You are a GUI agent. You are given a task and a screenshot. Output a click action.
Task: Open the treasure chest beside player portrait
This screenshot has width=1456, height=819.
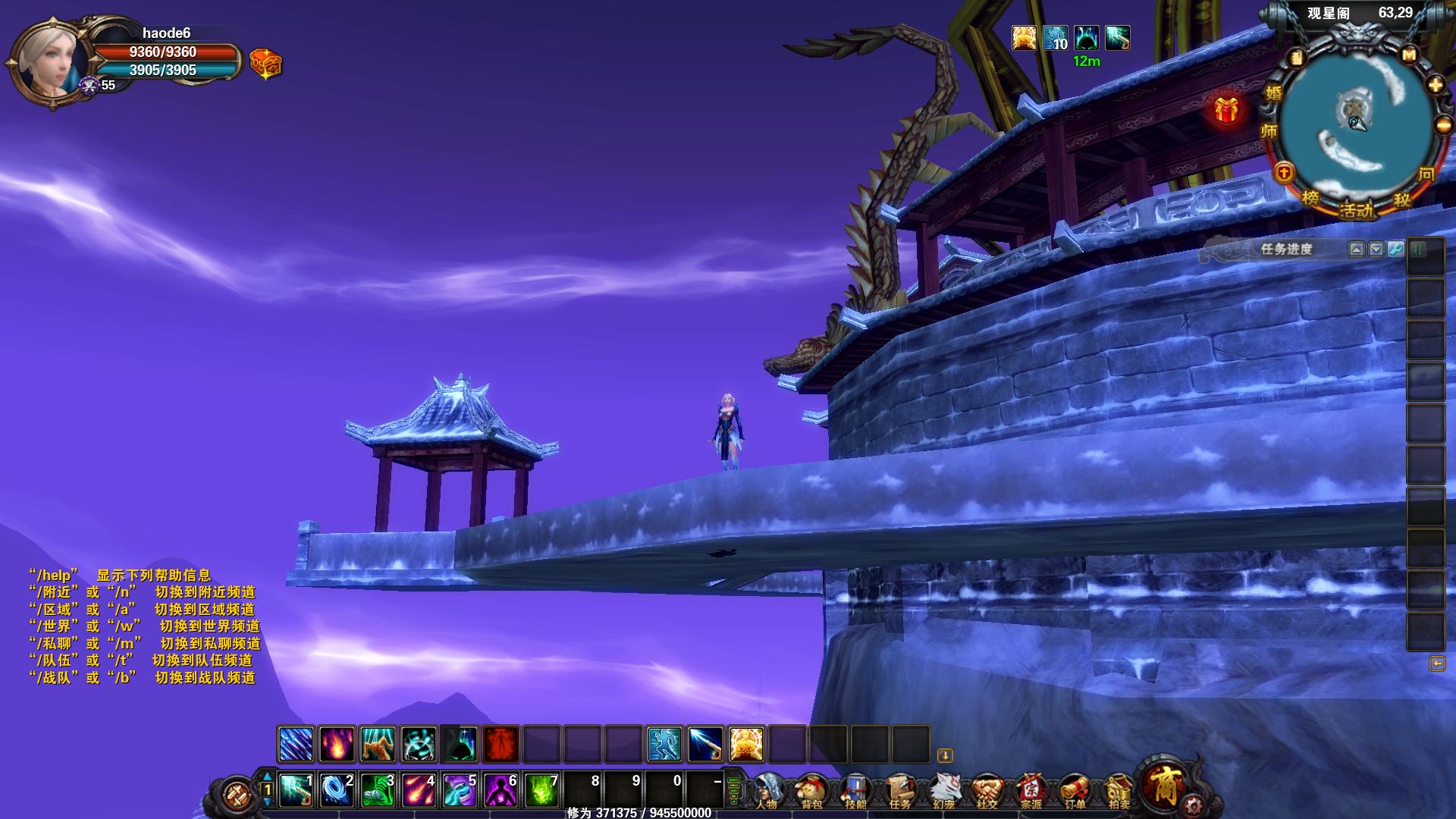(x=265, y=64)
